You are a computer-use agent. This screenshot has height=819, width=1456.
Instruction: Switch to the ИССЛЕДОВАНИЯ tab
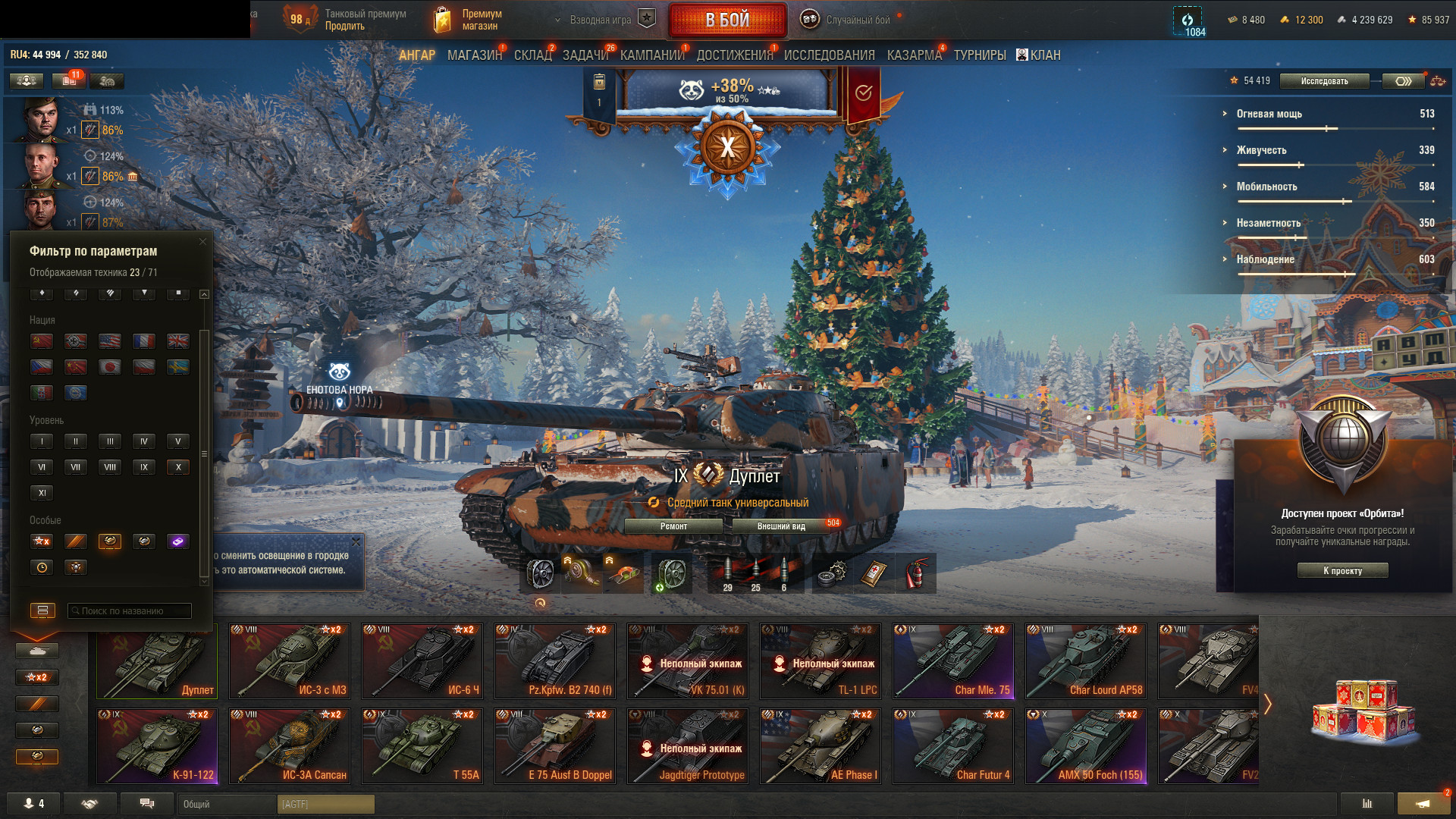click(829, 55)
